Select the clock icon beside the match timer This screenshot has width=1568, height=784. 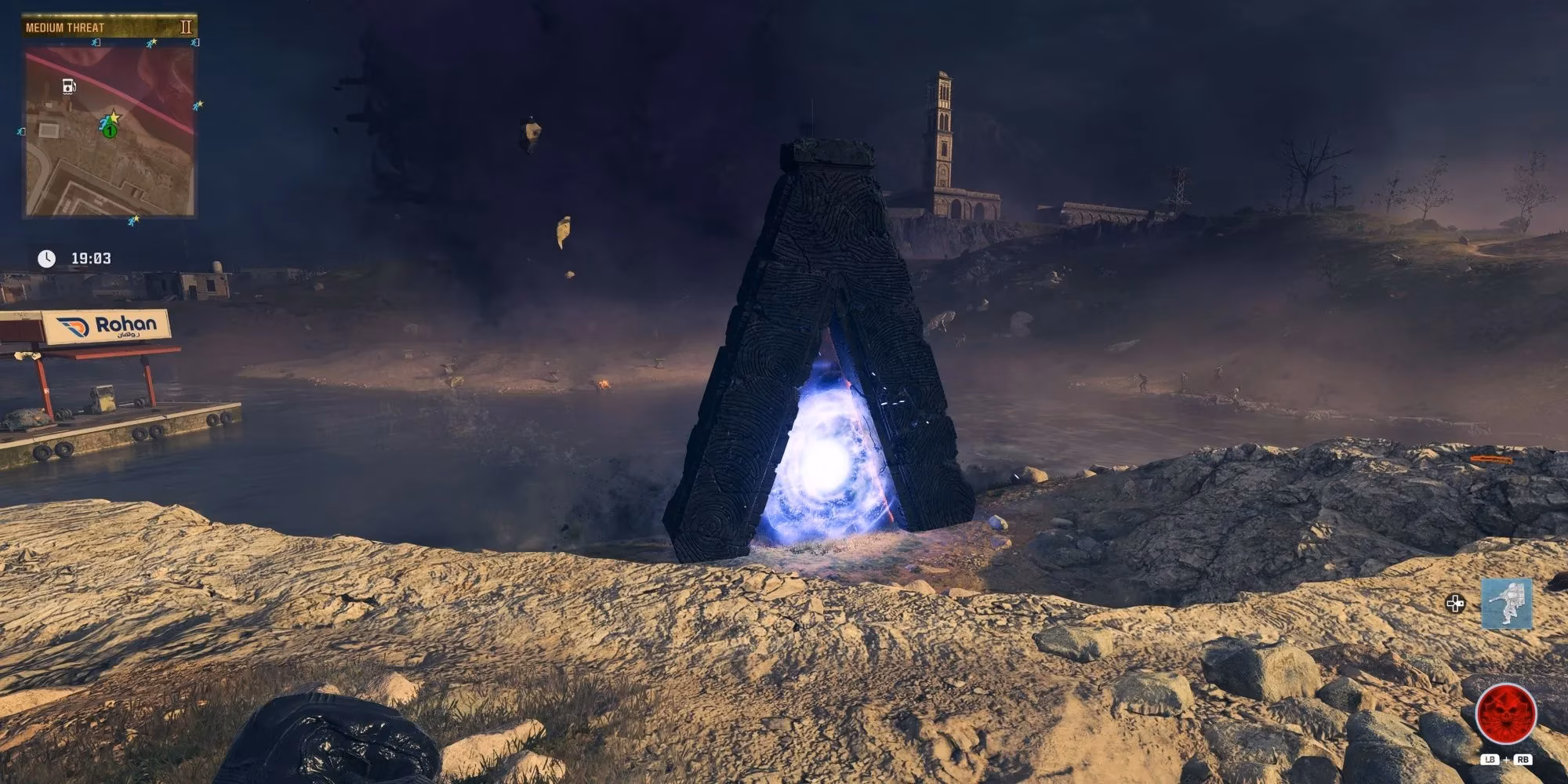click(46, 258)
